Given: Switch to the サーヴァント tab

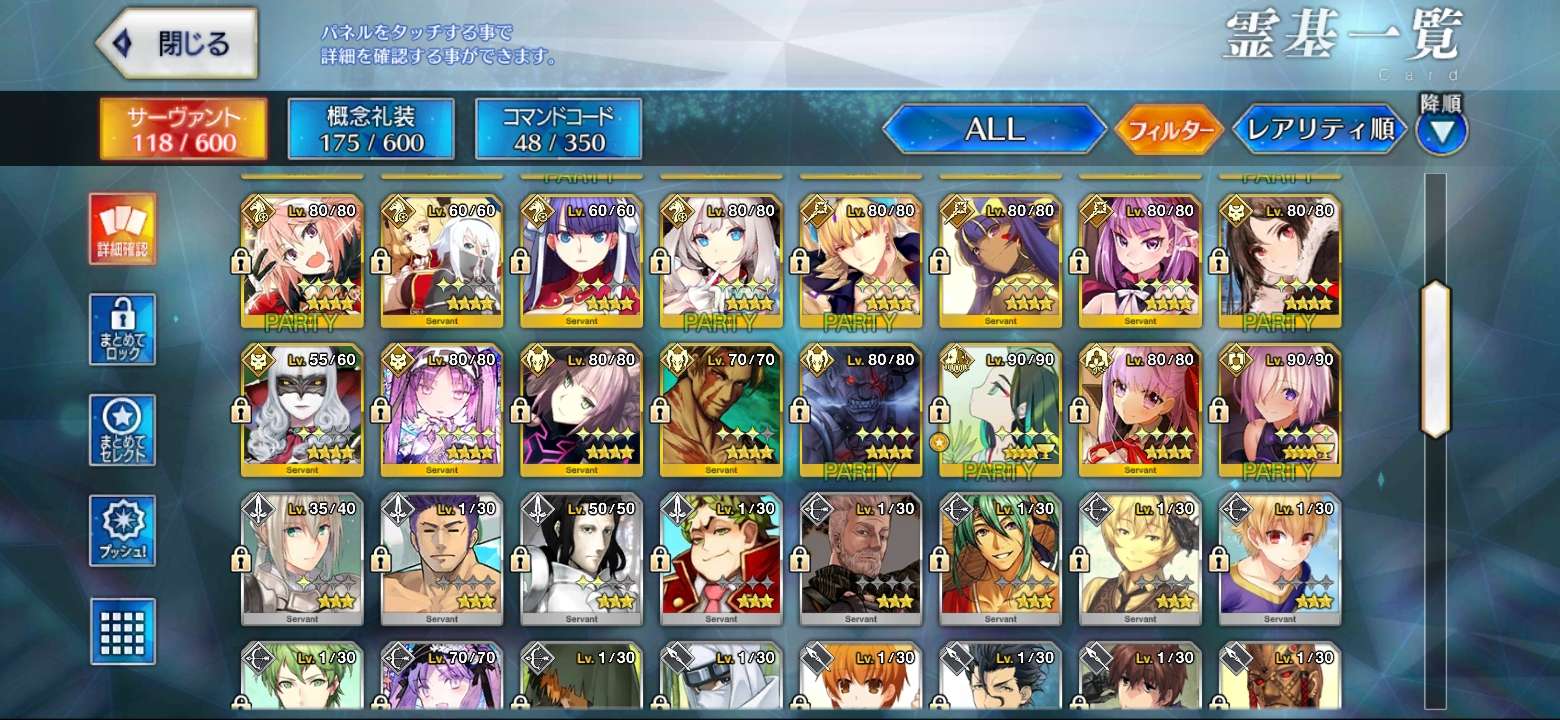Looking at the screenshot, I should [x=183, y=129].
